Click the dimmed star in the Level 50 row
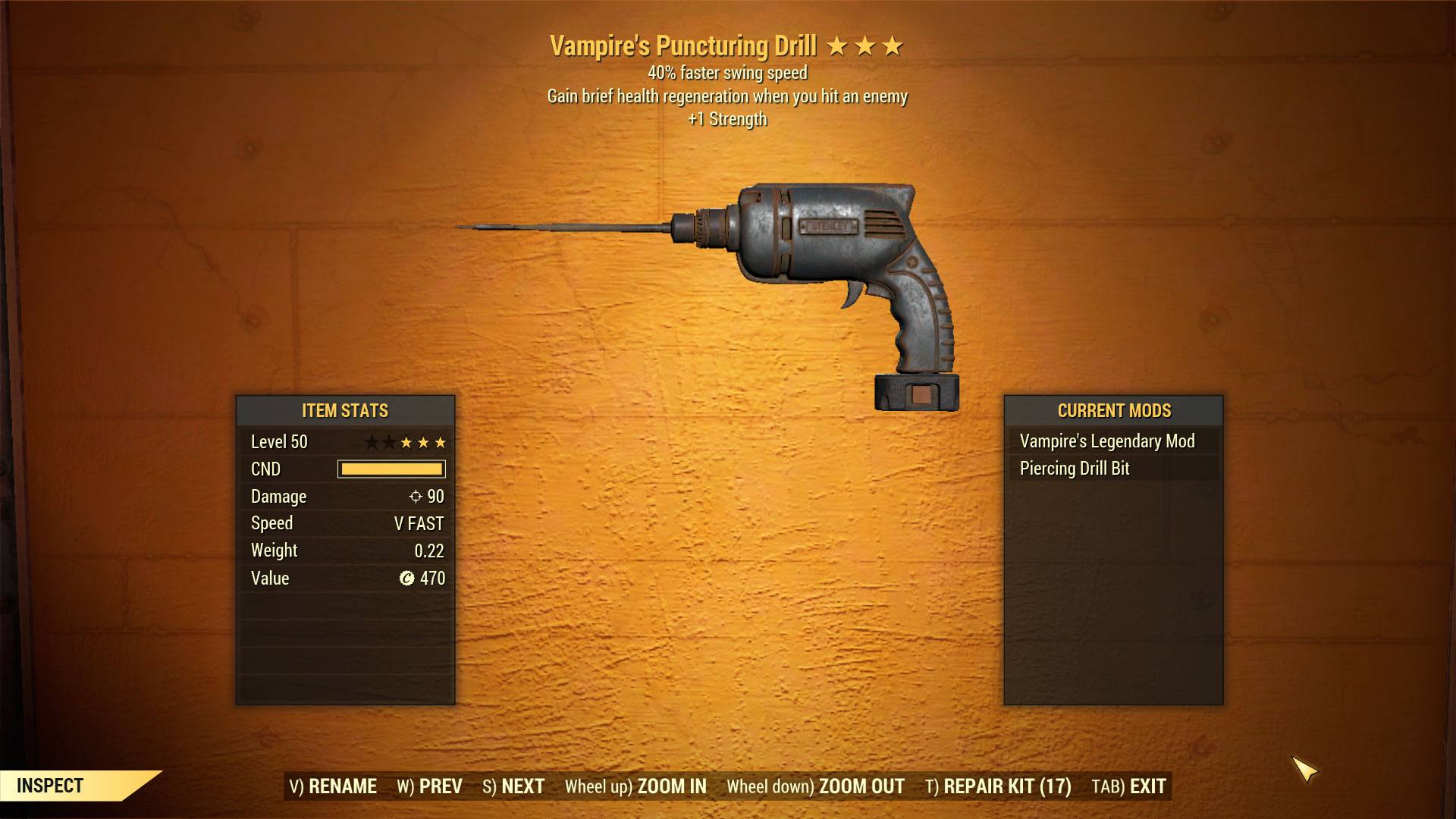 tap(373, 442)
